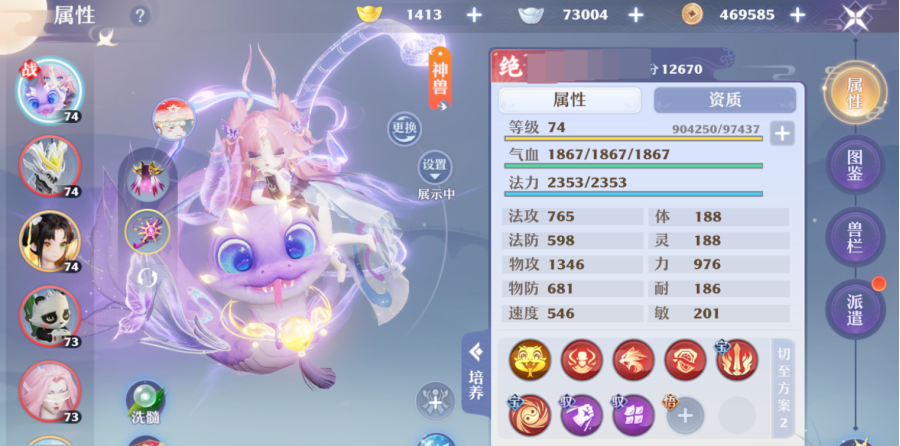The height and width of the screenshot is (446, 900).
Task: Click the 更换 swap button
Action: [x=405, y=128]
